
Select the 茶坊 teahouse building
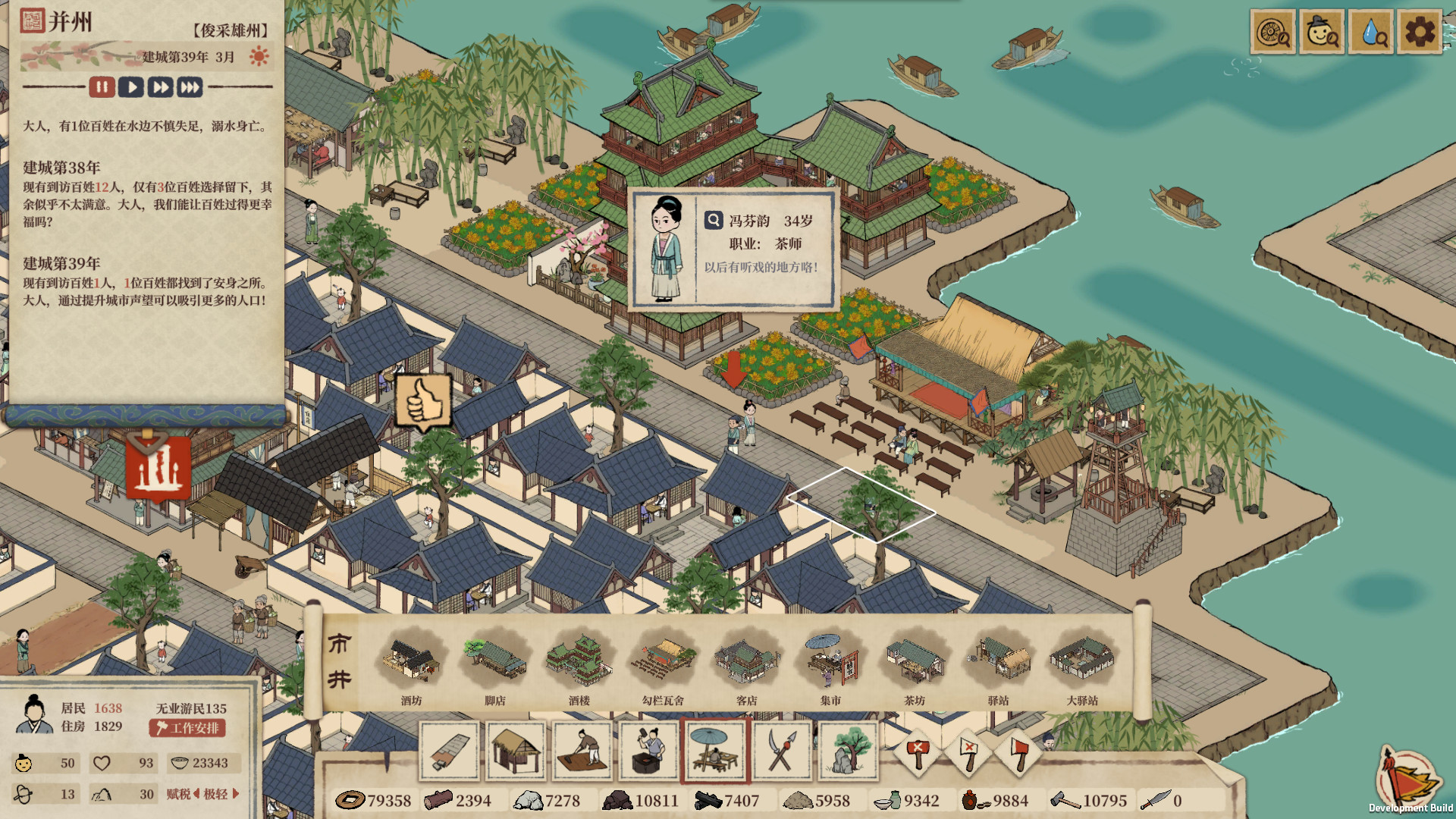[x=915, y=665]
